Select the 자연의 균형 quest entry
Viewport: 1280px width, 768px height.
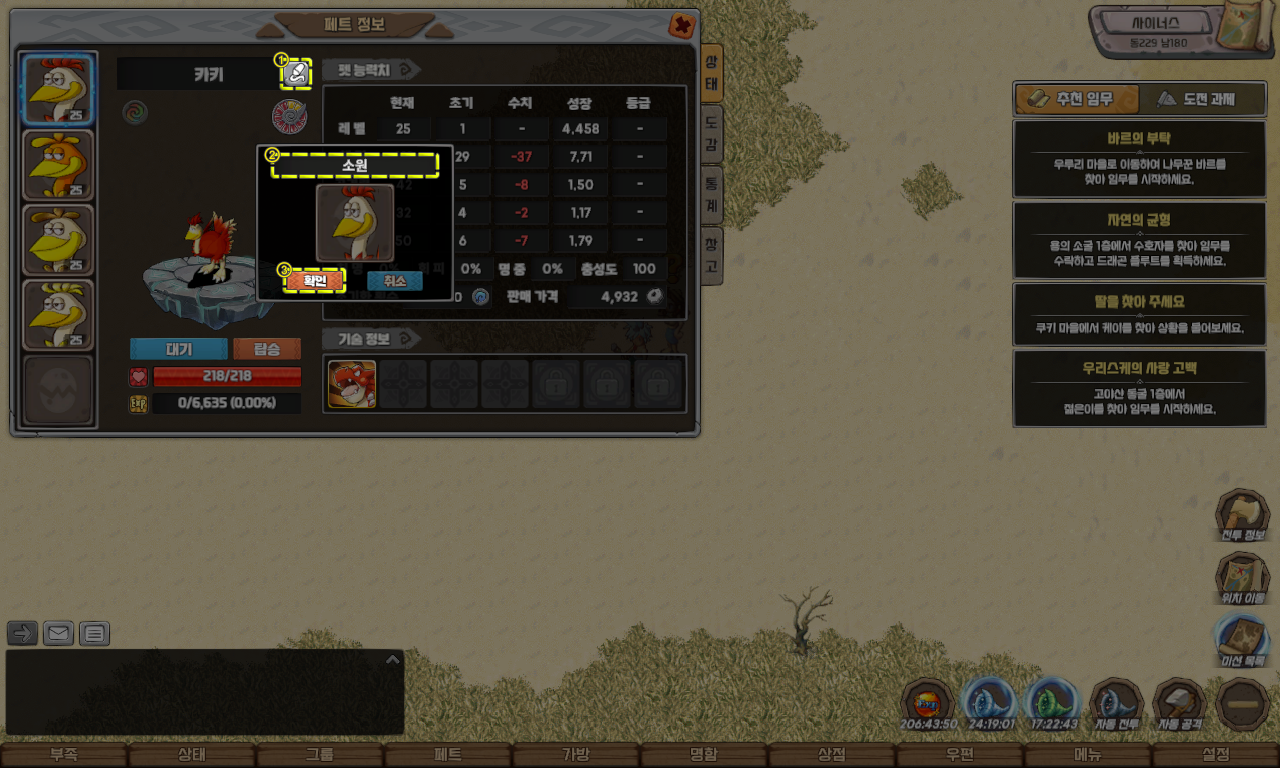1139,240
